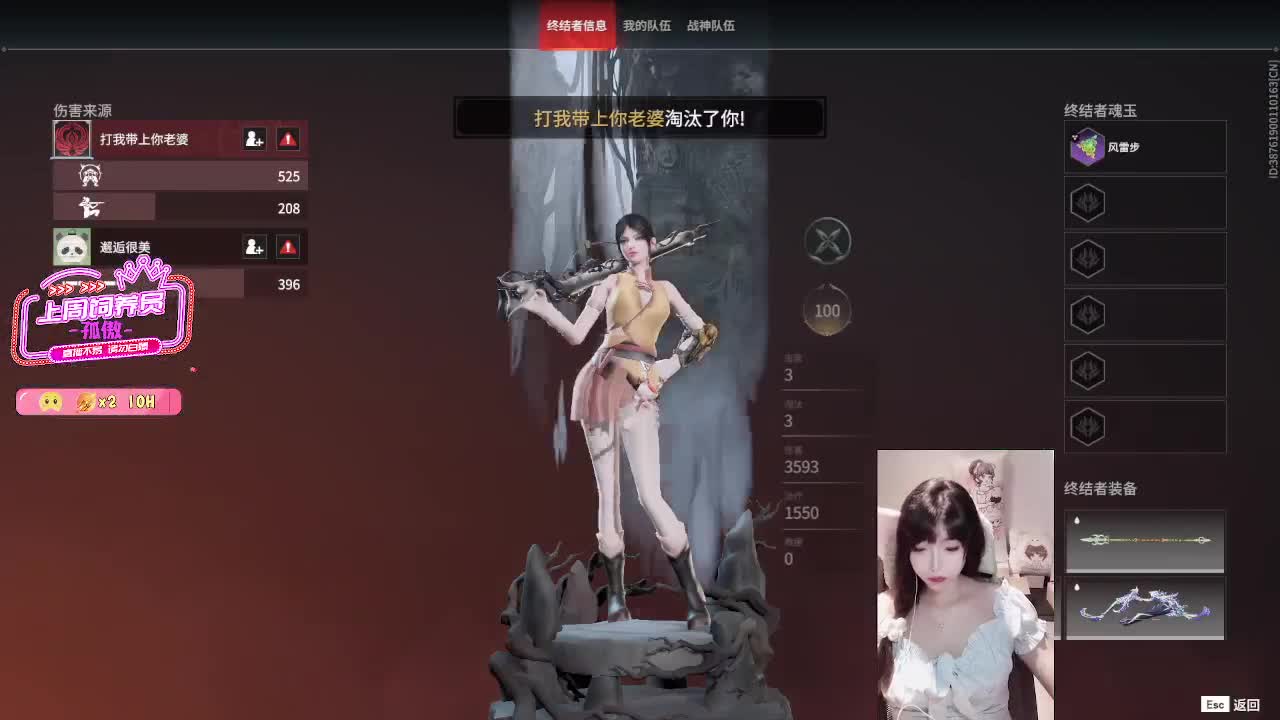1280x720 pixels.
Task: Select the 终结者信息 tab
Action: point(577,26)
